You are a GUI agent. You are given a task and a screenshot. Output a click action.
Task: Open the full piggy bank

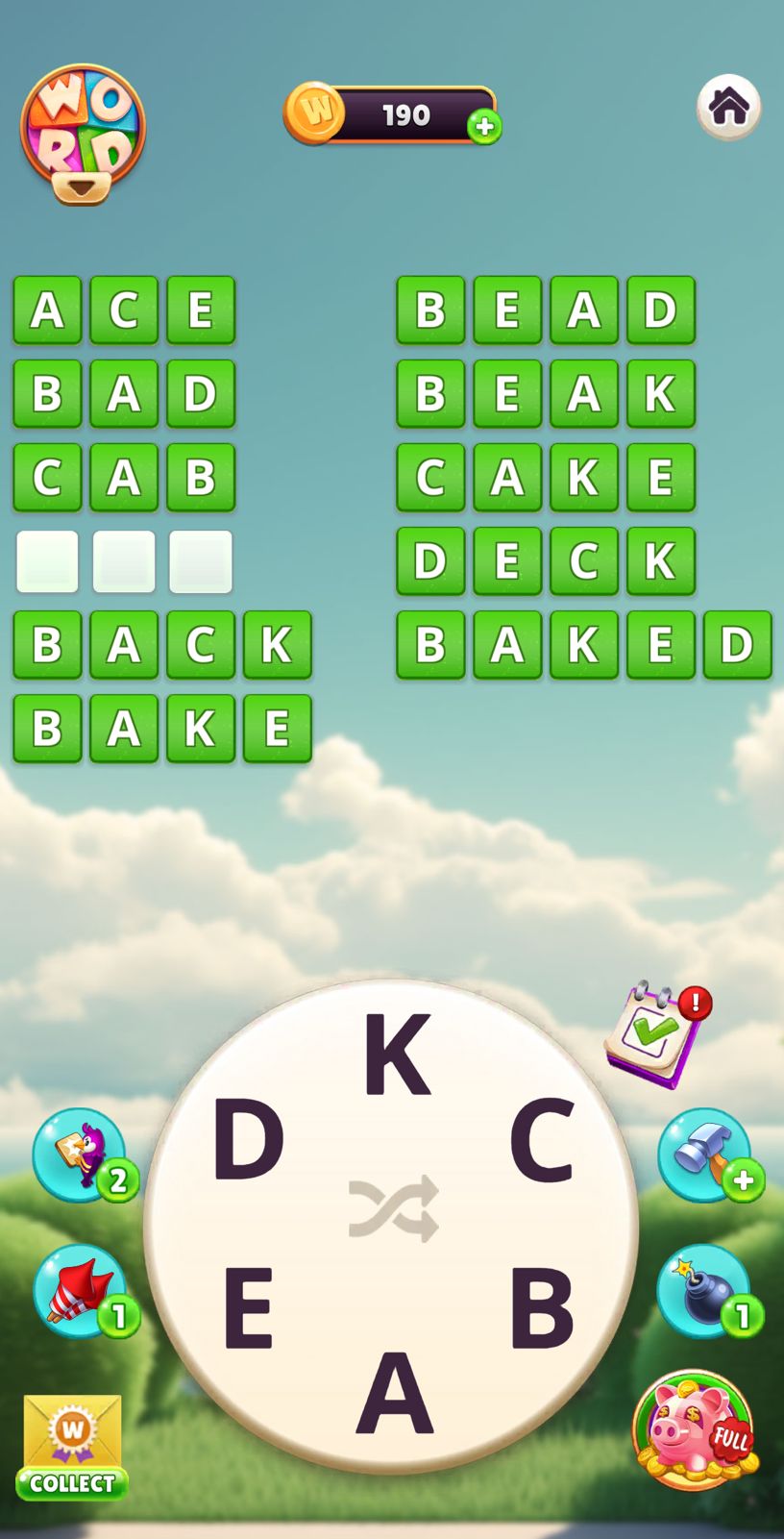[x=694, y=1429]
